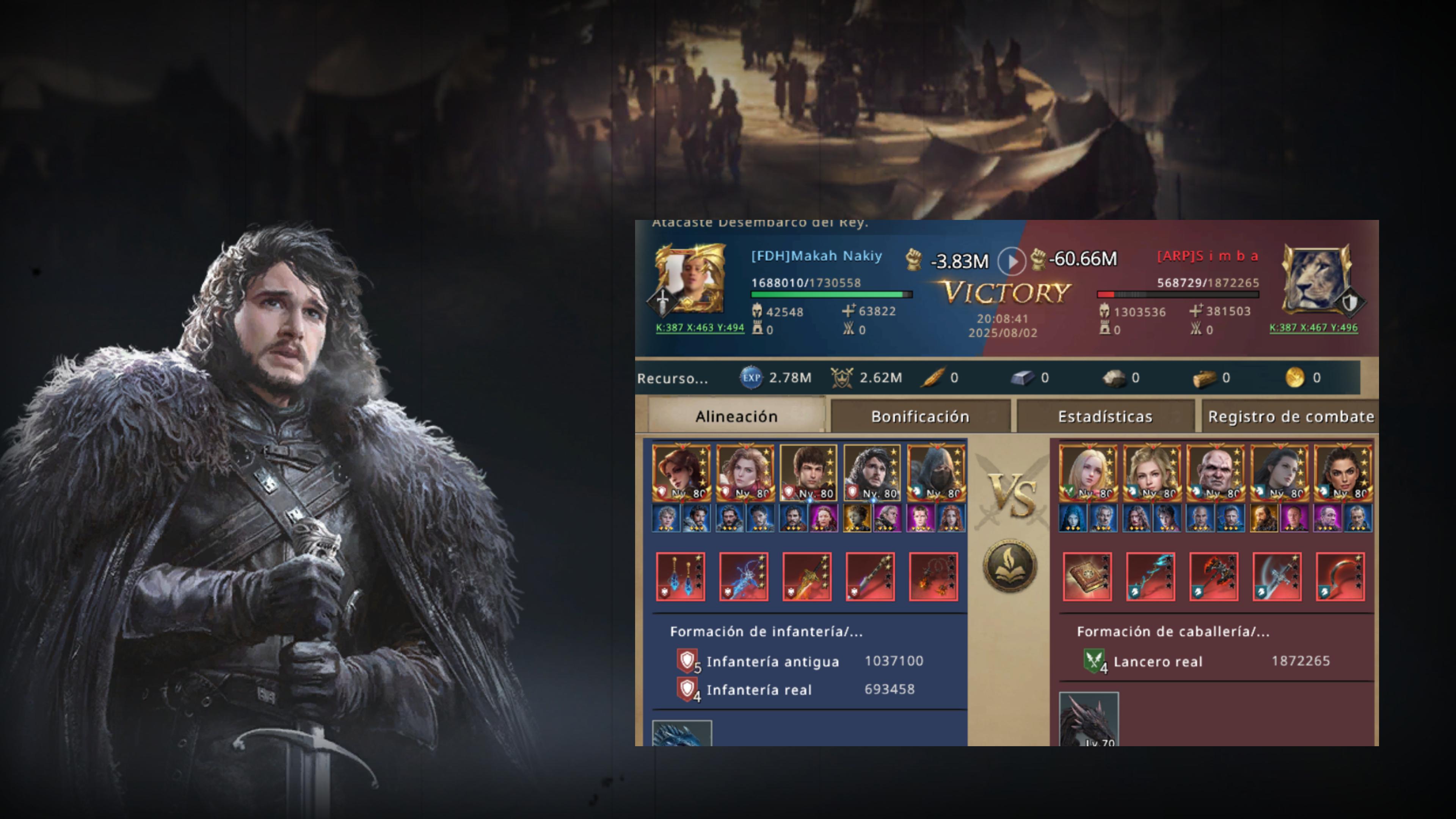Open Makah Nakiy's coordinates link
The image size is (1456, 819).
(x=700, y=328)
